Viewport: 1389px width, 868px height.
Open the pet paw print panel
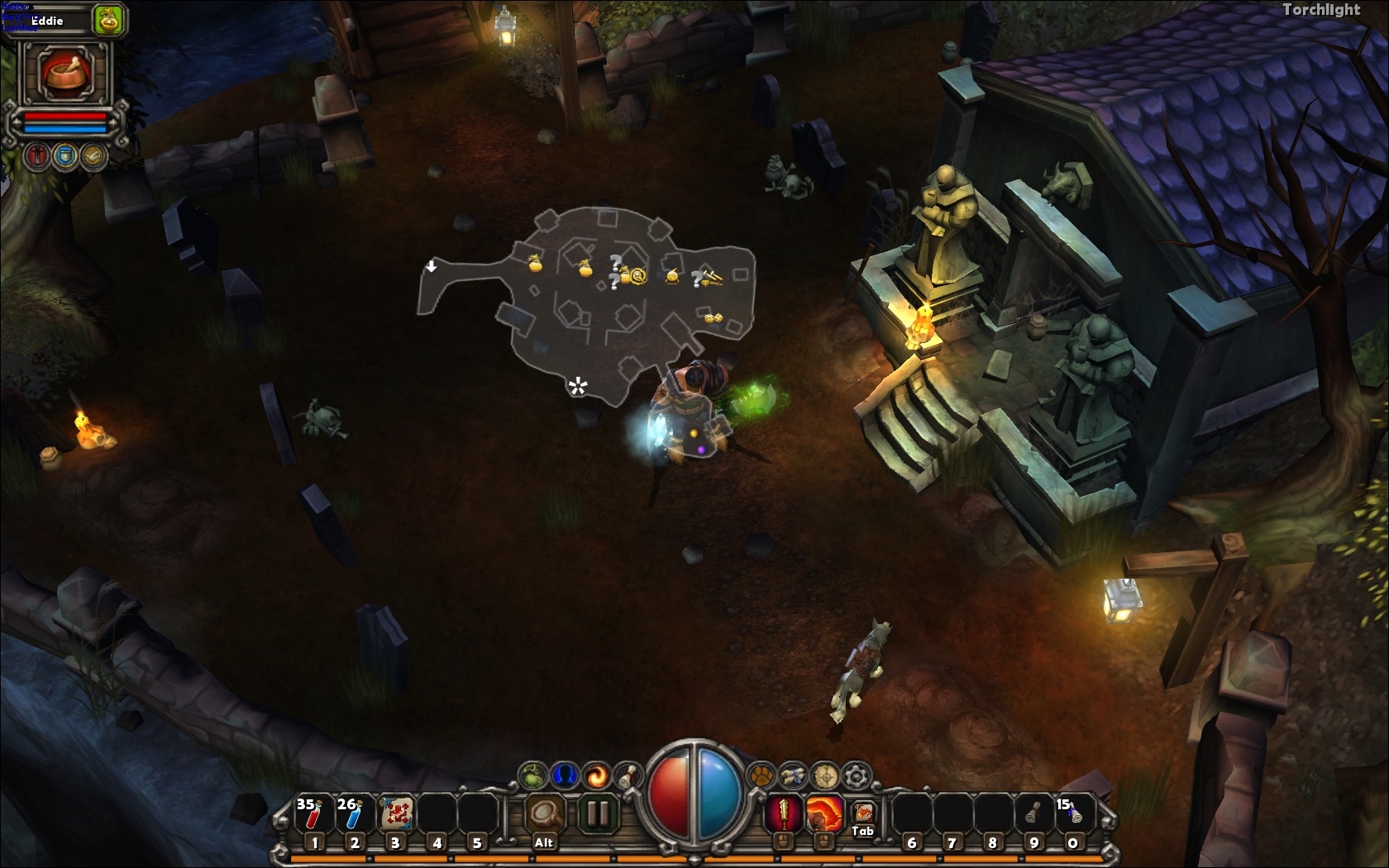point(761,775)
